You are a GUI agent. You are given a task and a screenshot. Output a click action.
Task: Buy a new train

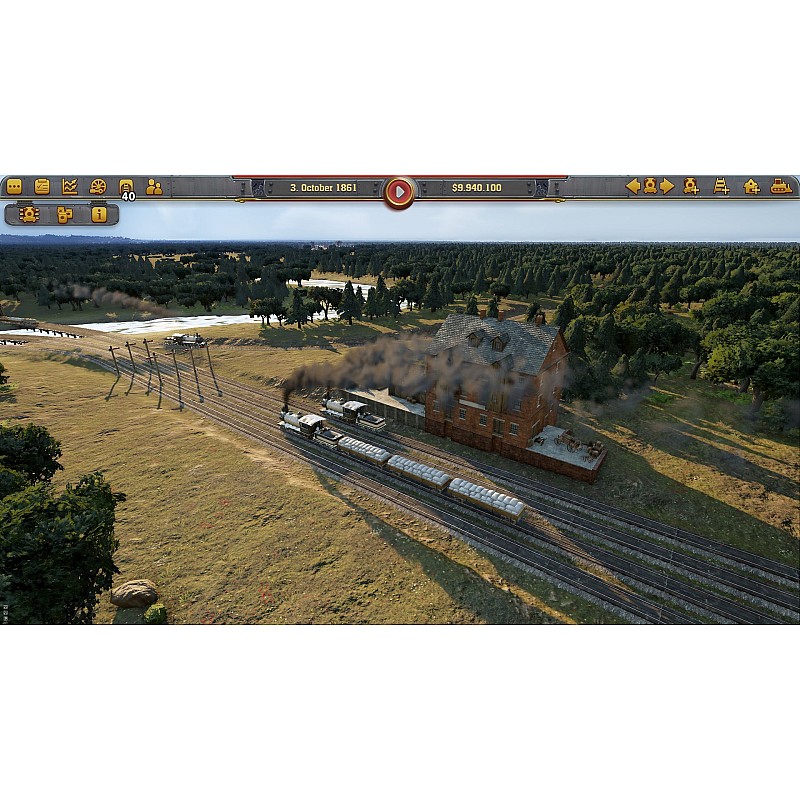[x=691, y=186]
